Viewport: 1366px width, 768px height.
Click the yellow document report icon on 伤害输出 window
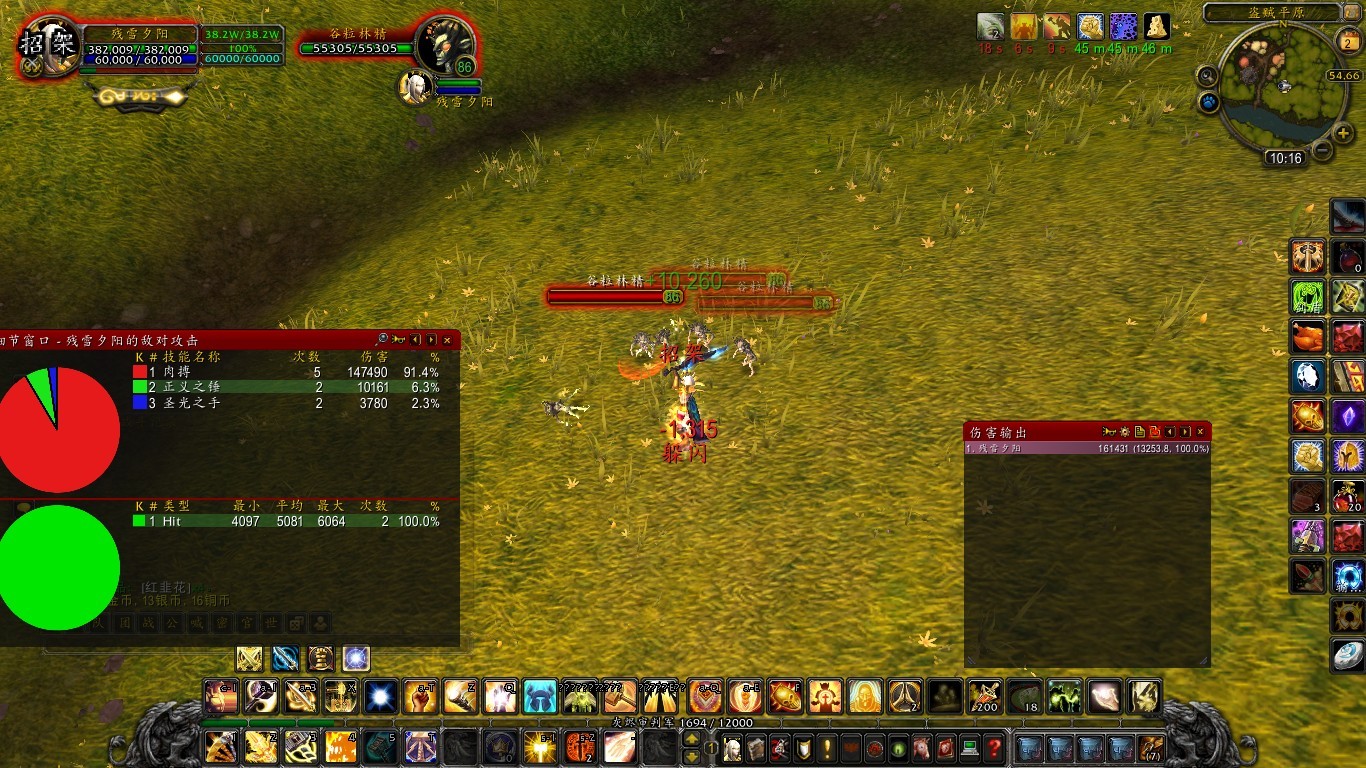point(1140,432)
